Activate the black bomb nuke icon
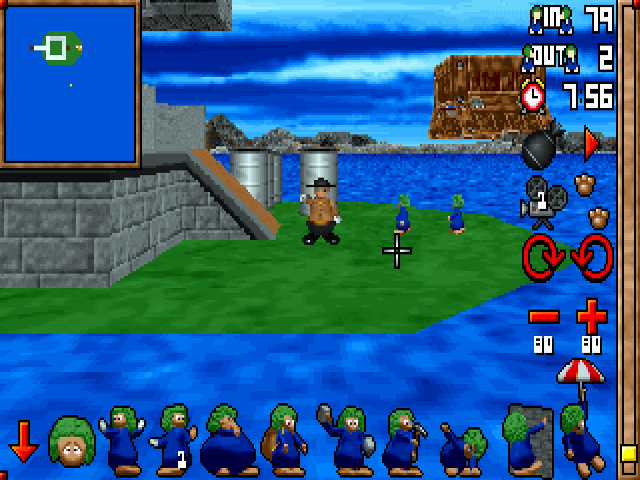This screenshot has width=640, height=480. (x=541, y=149)
